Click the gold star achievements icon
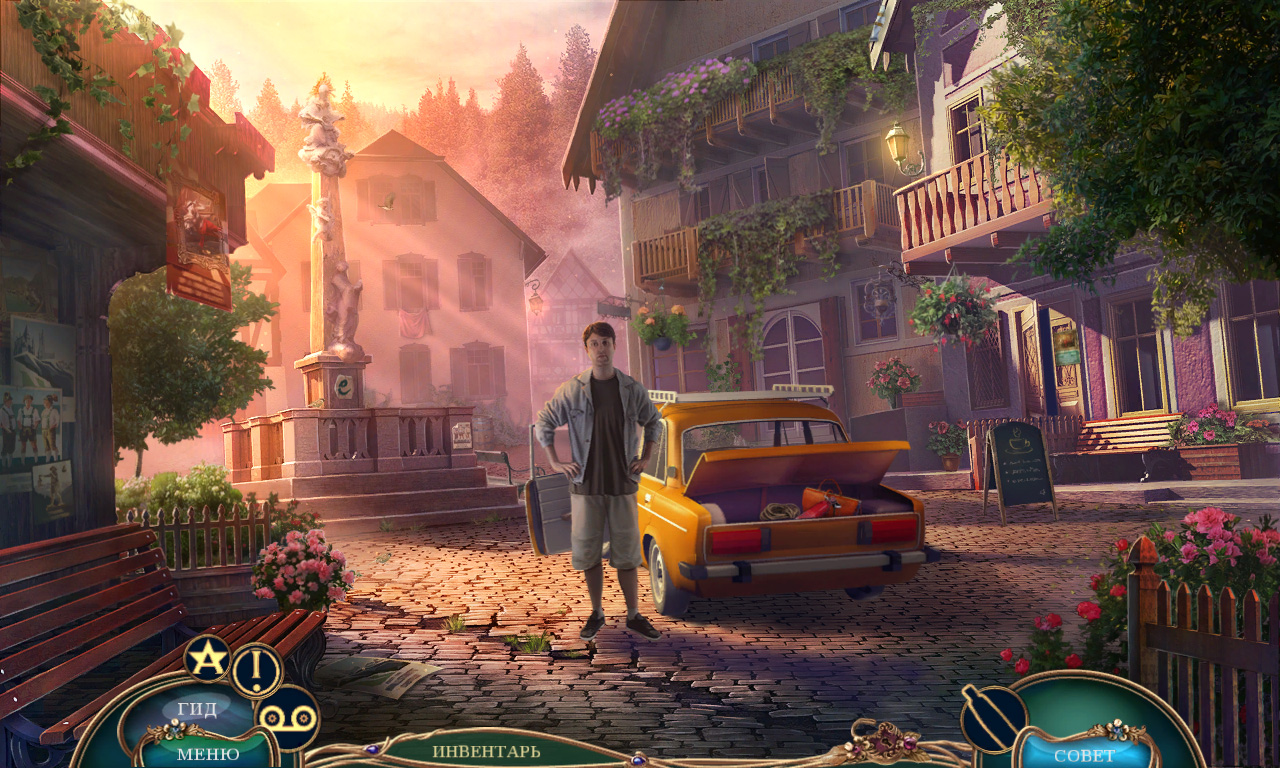 pyautogui.click(x=207, y=658)
